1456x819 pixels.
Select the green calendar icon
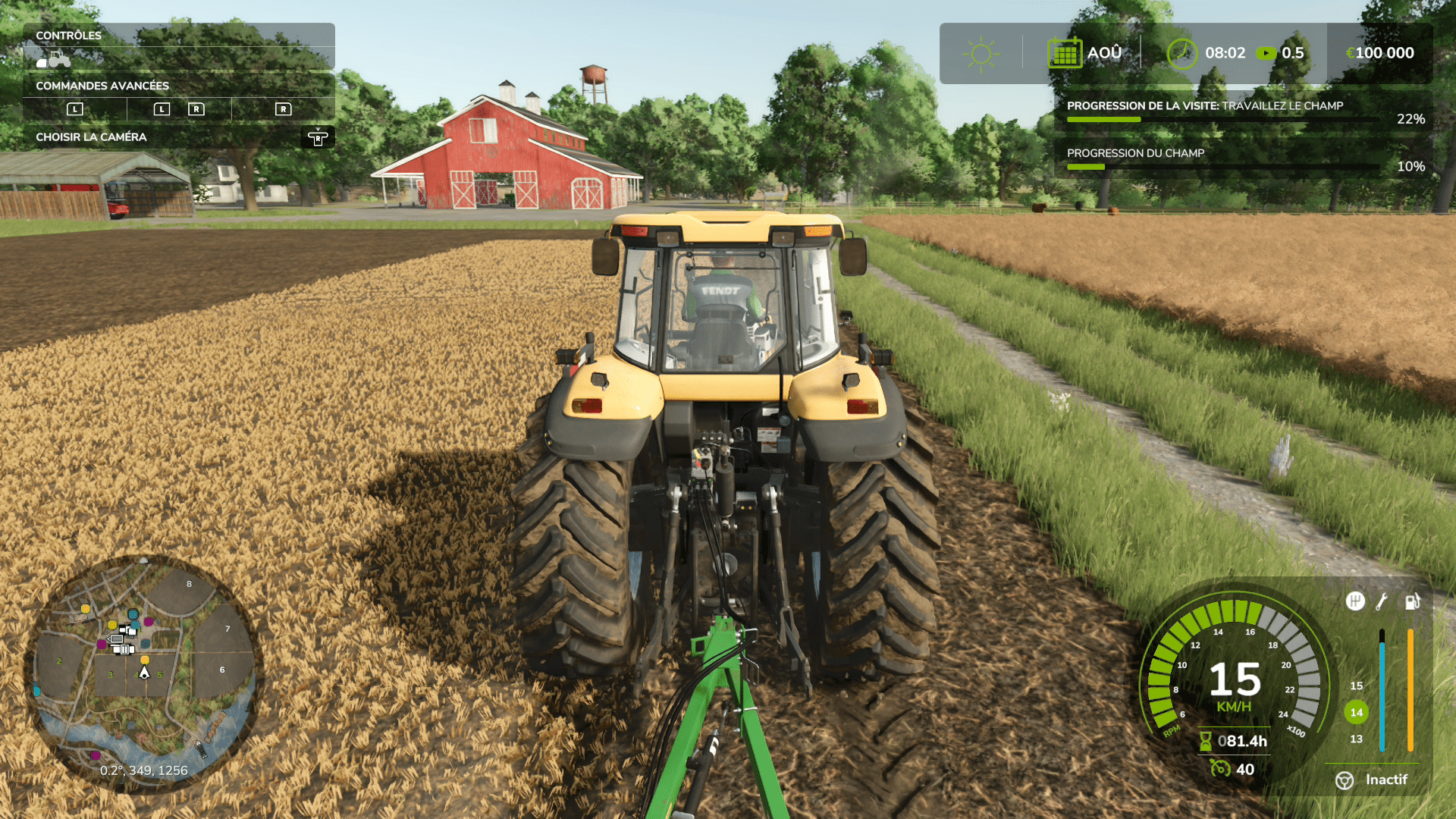[1065, 53]
